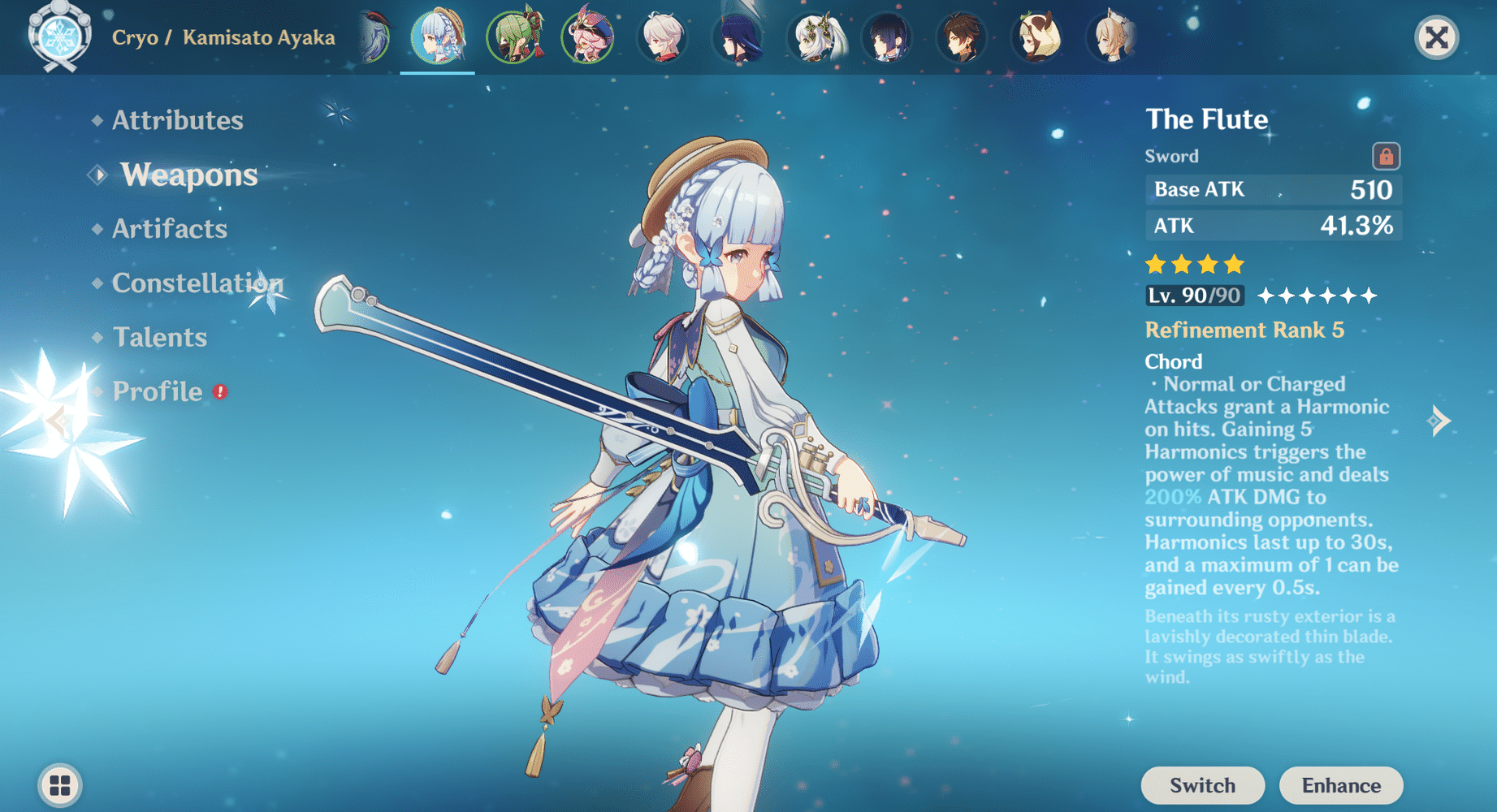Click the Cryo element emblem beside the name
Viewport: 1497px width, 812px height.
tap(57, 37)
